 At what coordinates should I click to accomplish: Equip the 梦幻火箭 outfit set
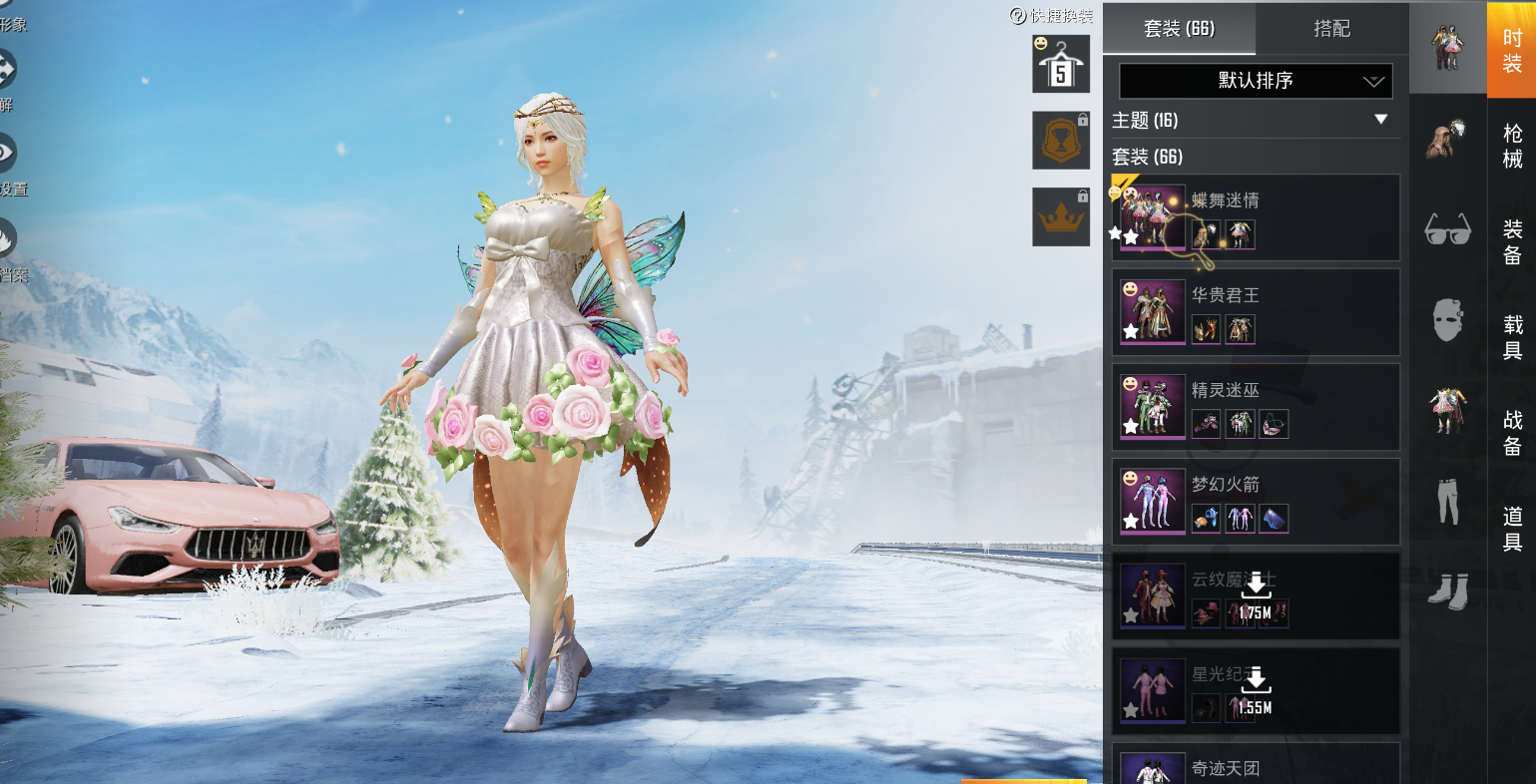click(1256, 502)
